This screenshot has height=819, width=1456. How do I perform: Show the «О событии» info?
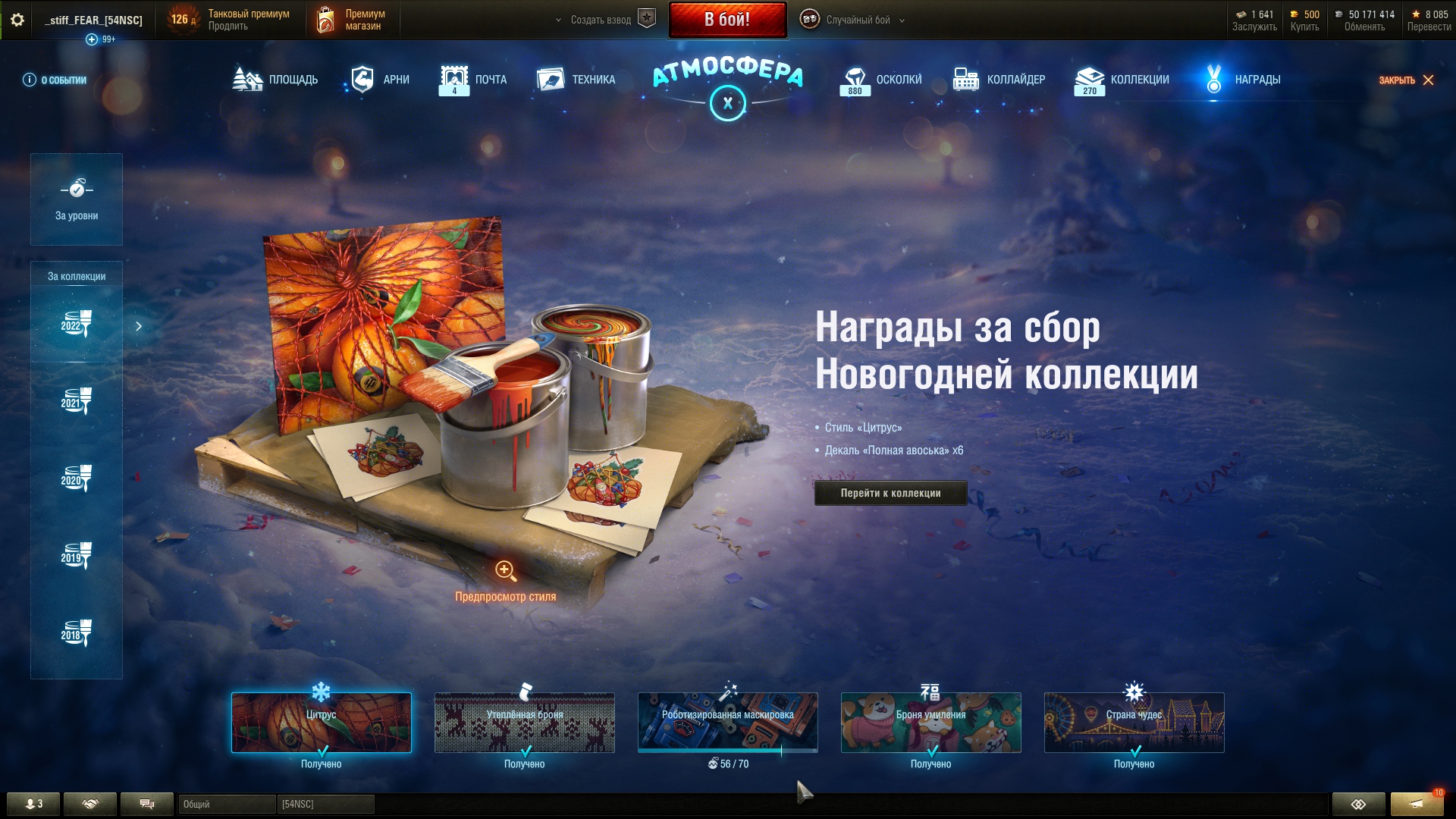pos(55,80)
